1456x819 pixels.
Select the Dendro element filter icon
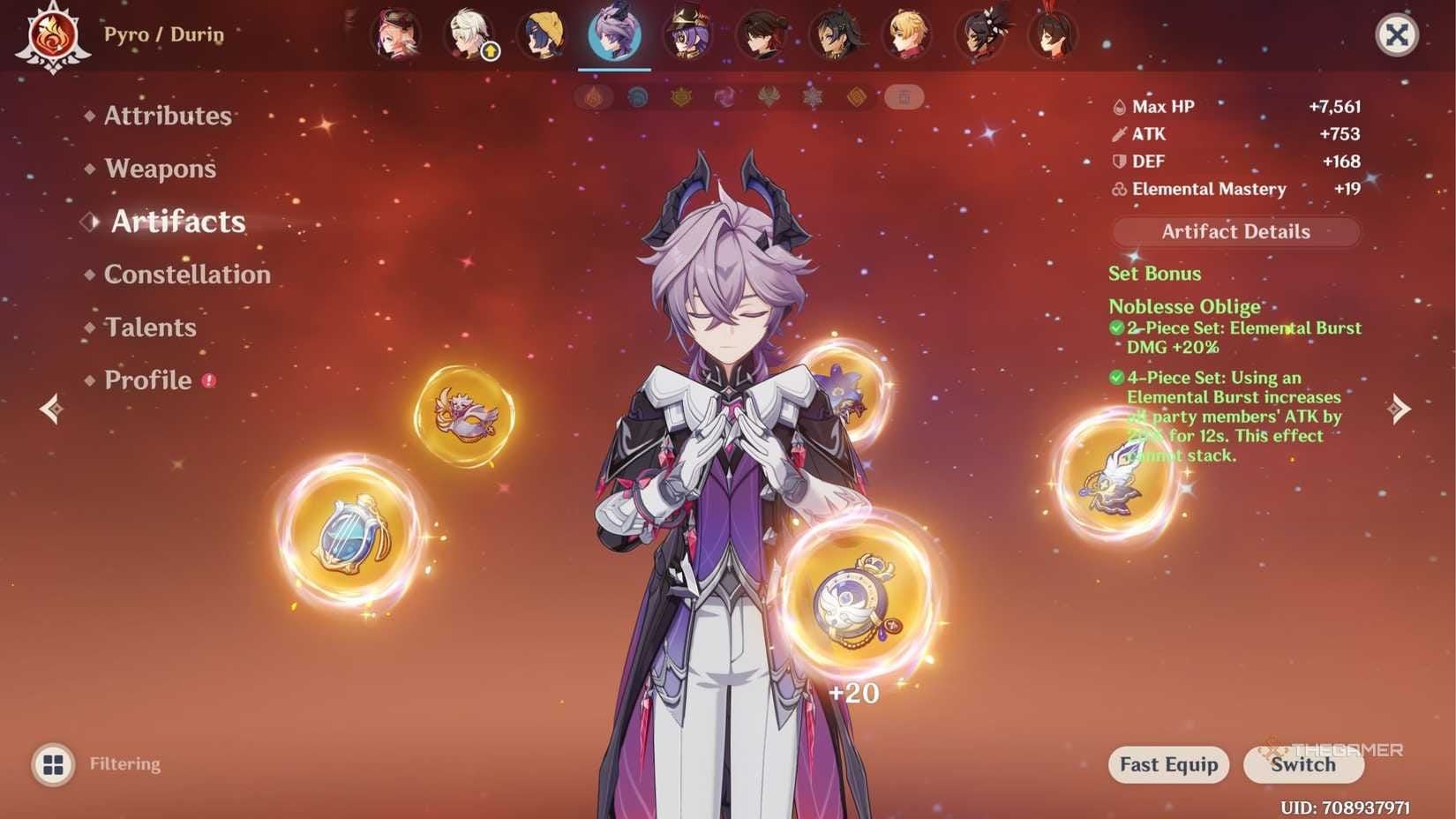click(x=768, y=98)
